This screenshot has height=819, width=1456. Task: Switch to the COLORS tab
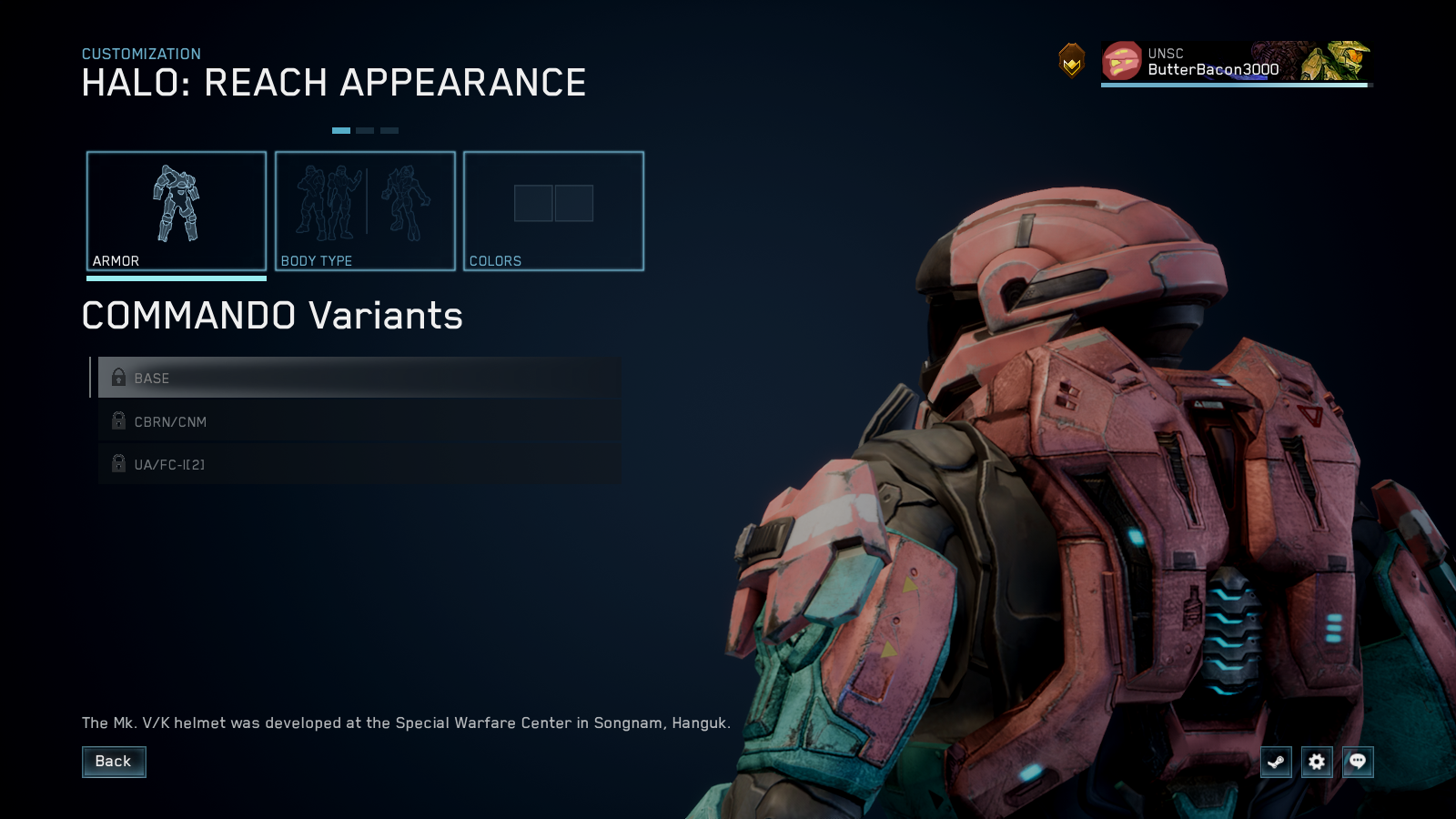[x=553, y=210]
